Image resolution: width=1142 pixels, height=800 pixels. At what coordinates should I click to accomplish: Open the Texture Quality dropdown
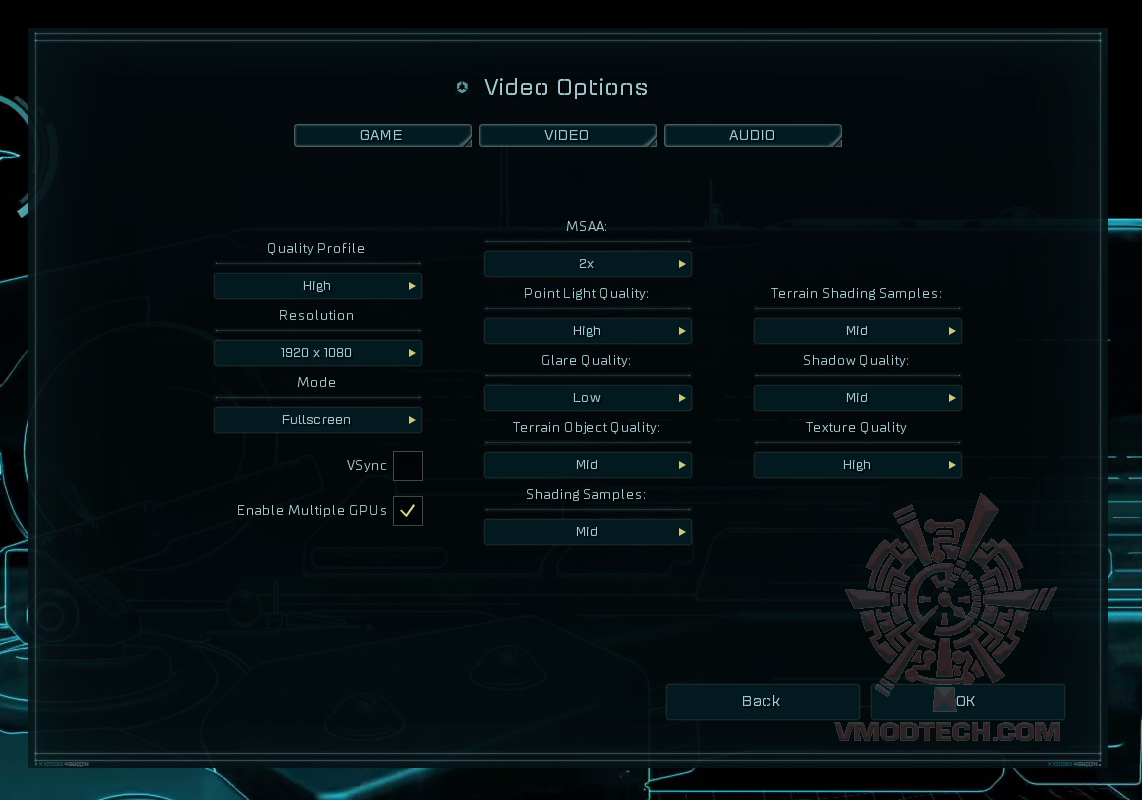coord(858,465)
